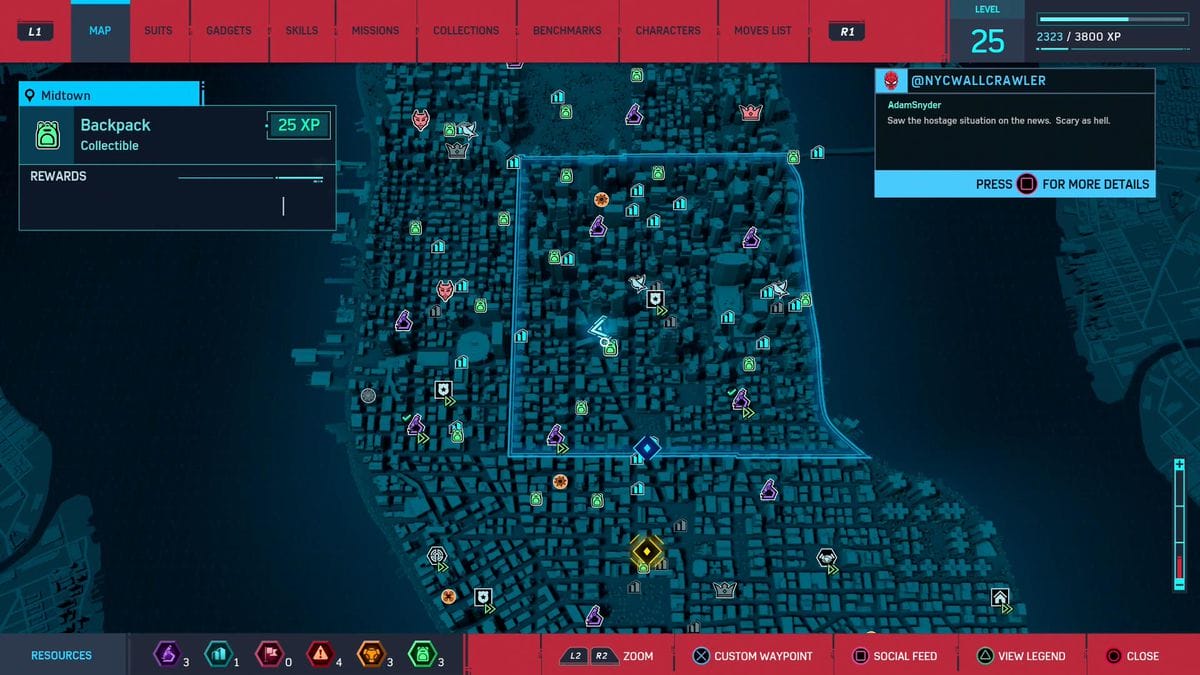This screenshot has height=675, width=1200.
Task: Set a Custom Waypoint
Action: coord(752,656)
